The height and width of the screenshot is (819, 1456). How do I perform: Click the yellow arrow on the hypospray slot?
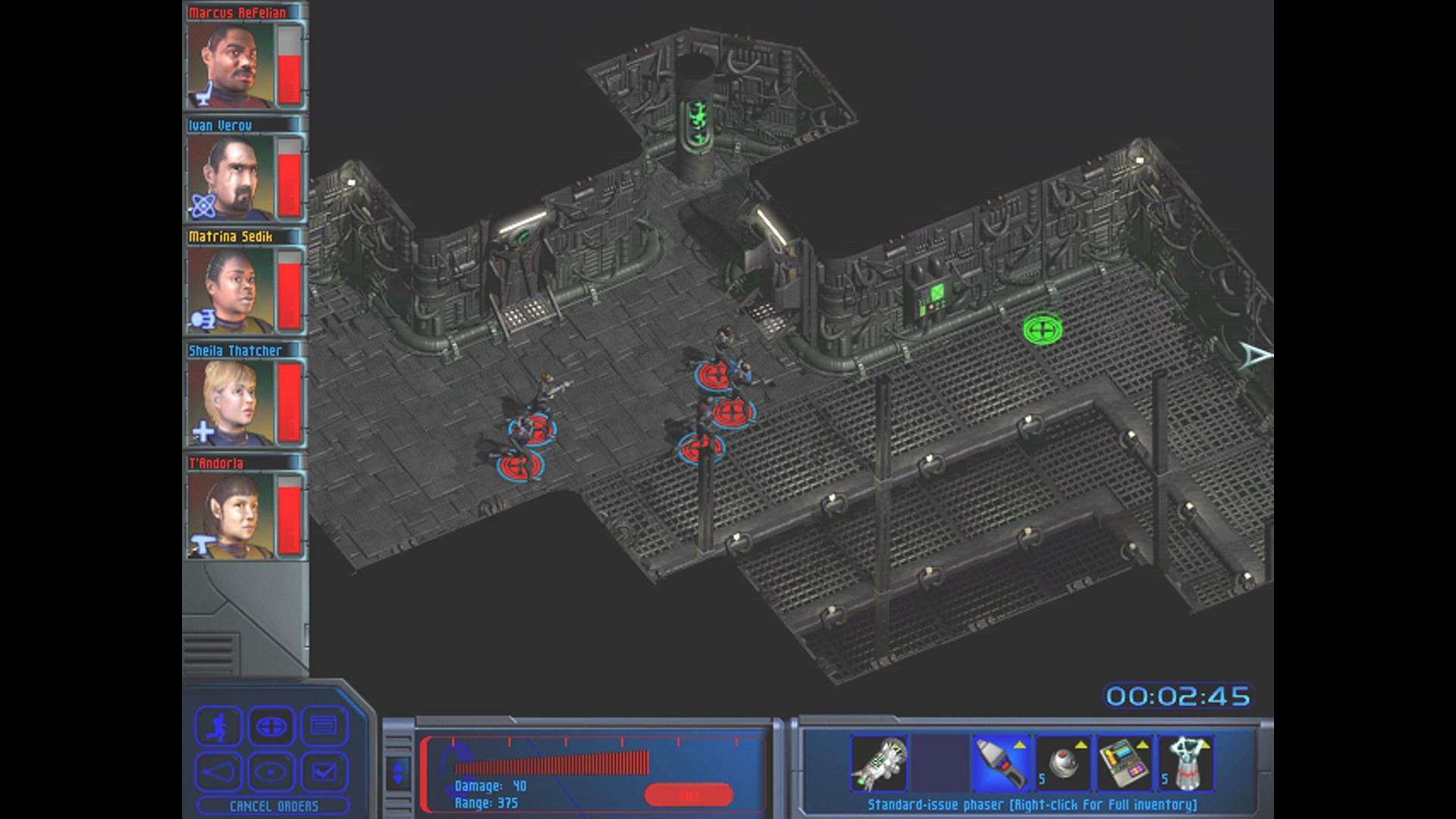pyautogui.click(x=1206, y=744)
